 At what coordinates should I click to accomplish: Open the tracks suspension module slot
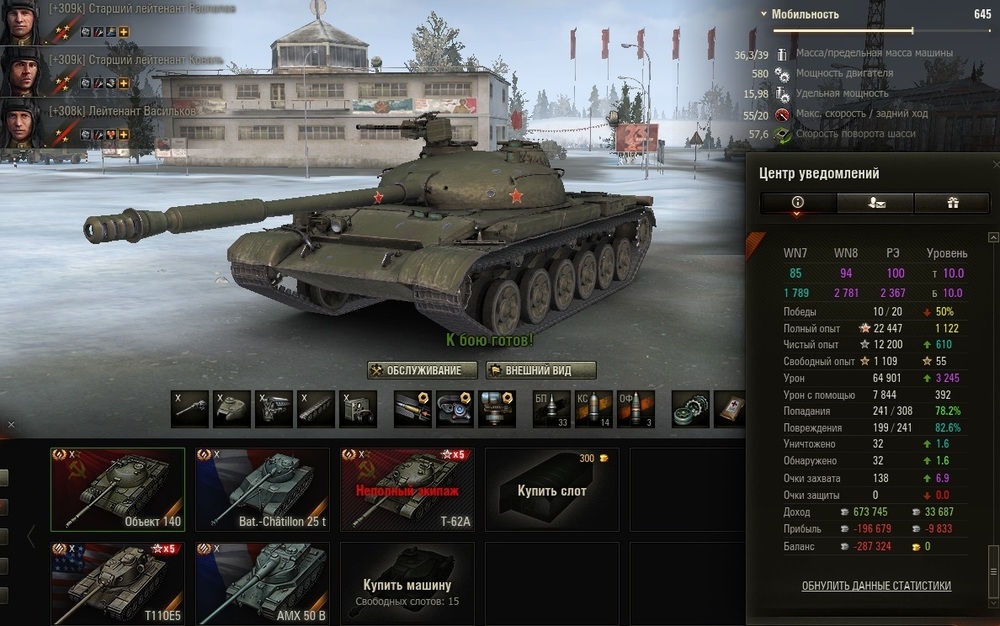point(315,408)
